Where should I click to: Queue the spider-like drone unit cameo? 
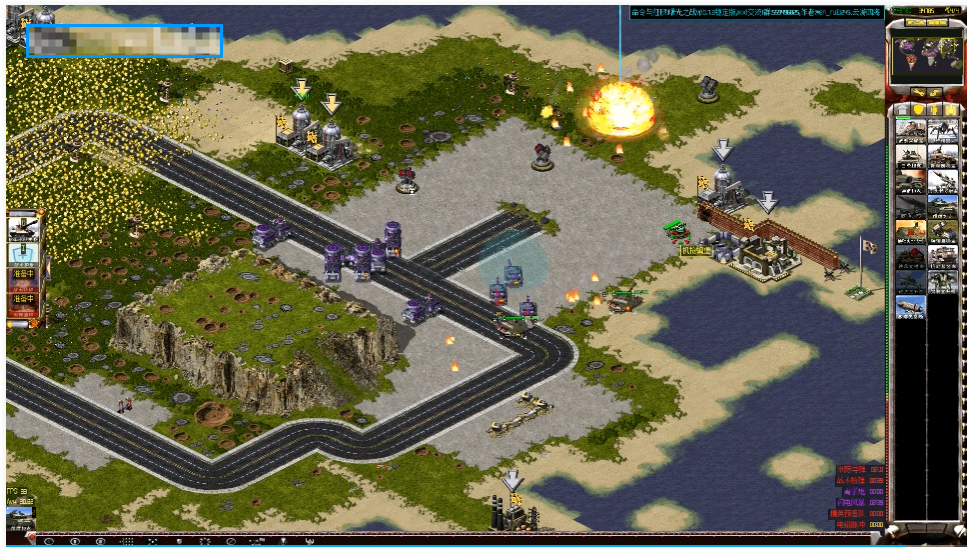click(942, 130)
